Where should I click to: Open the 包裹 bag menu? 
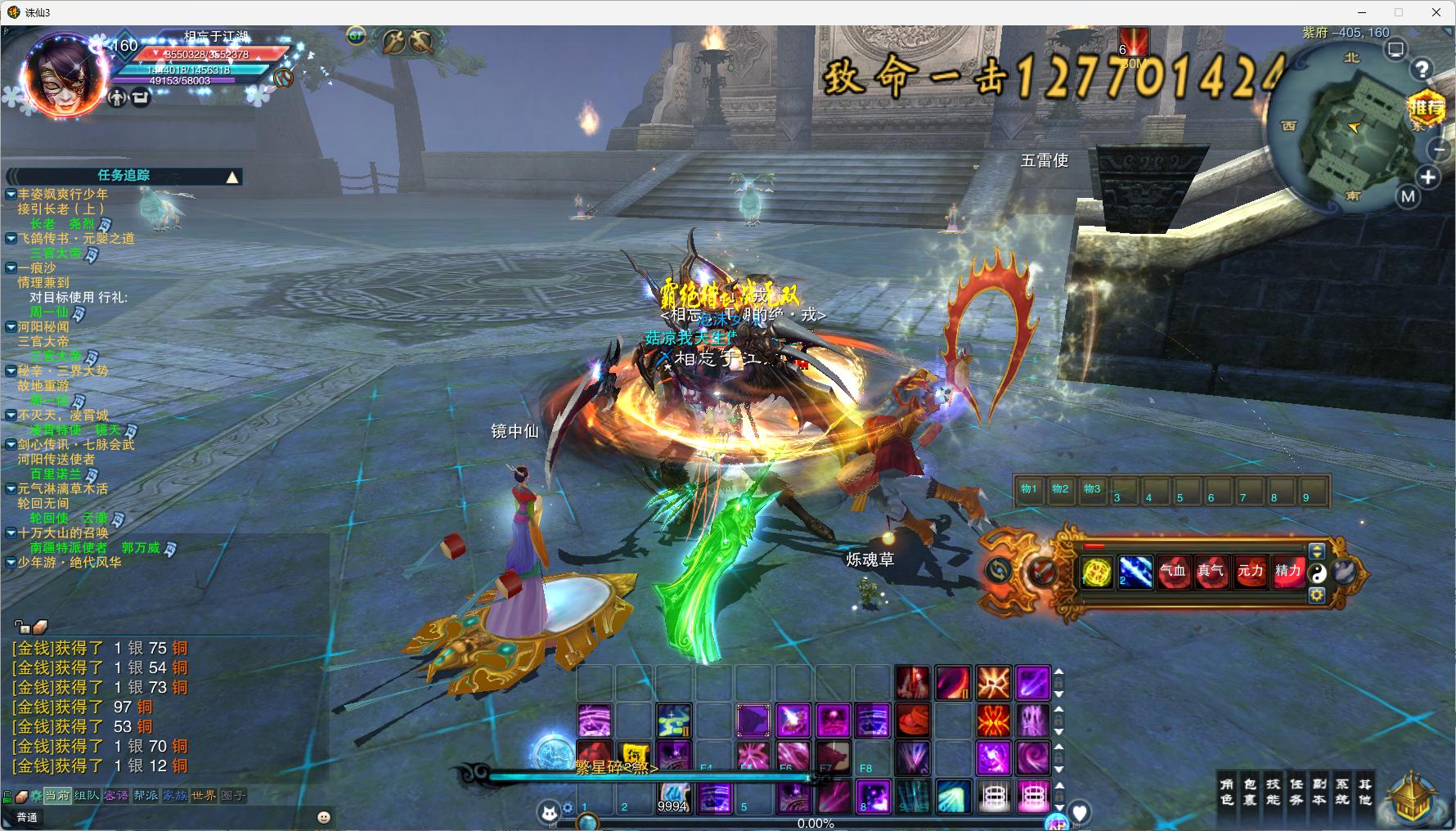pyautogui.click(x=1250, y=792)
